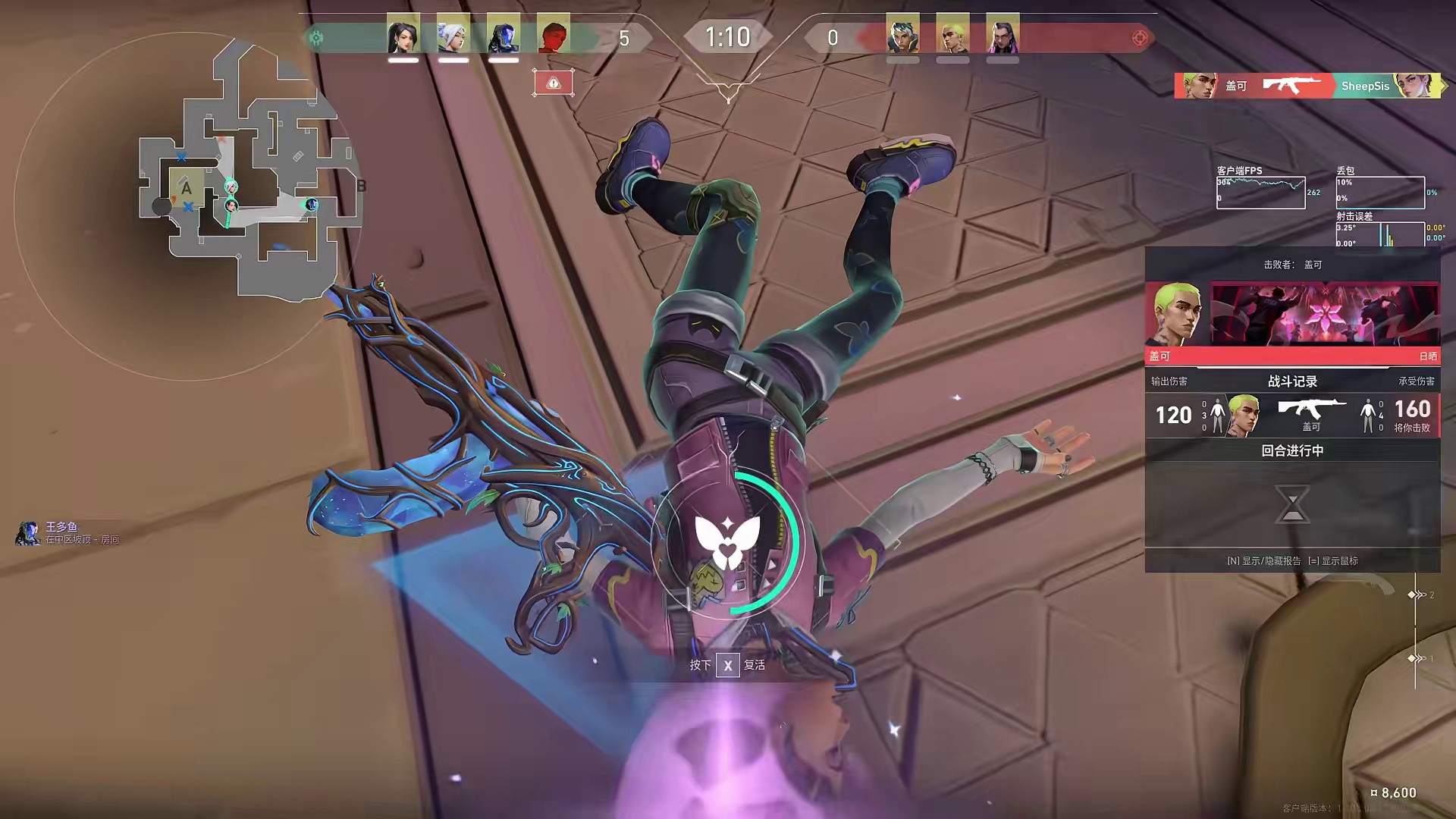Toggle the 显示/隐藏报告 report option
The width and height of the screenshot is (1456, 819).
click(x=1263, y=561)
